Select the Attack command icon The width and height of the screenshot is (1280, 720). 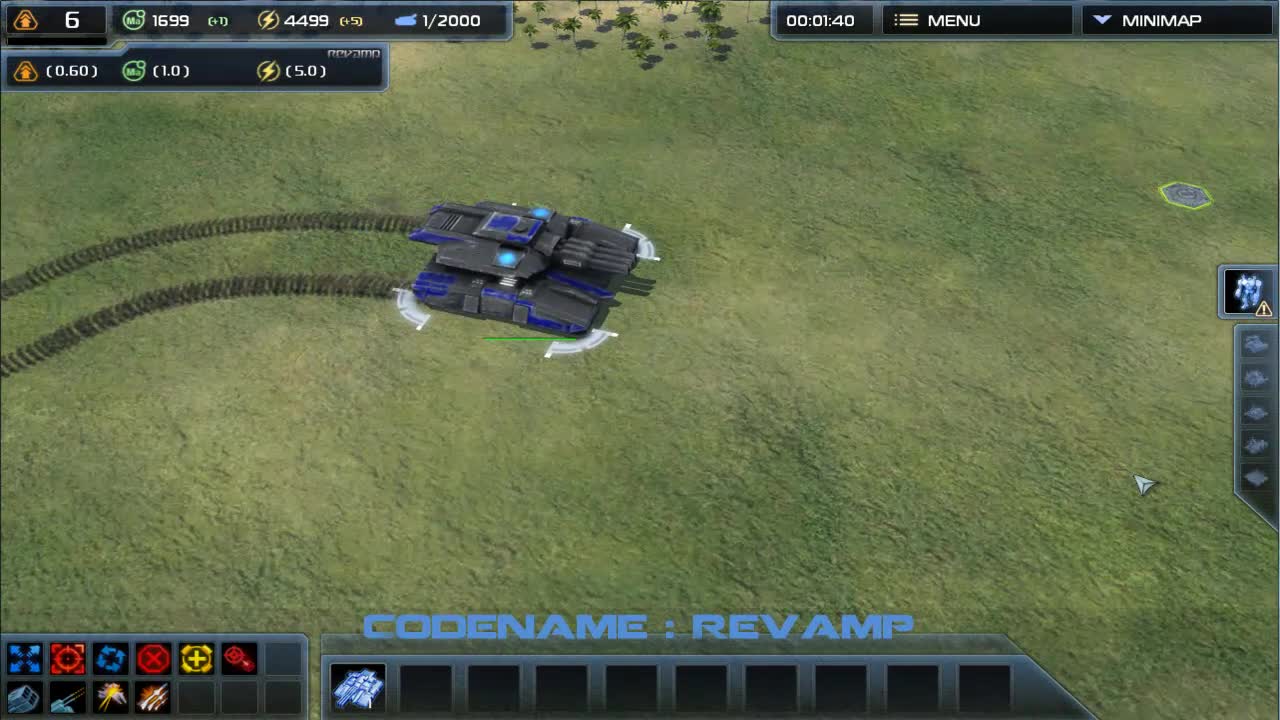[67, 657]
